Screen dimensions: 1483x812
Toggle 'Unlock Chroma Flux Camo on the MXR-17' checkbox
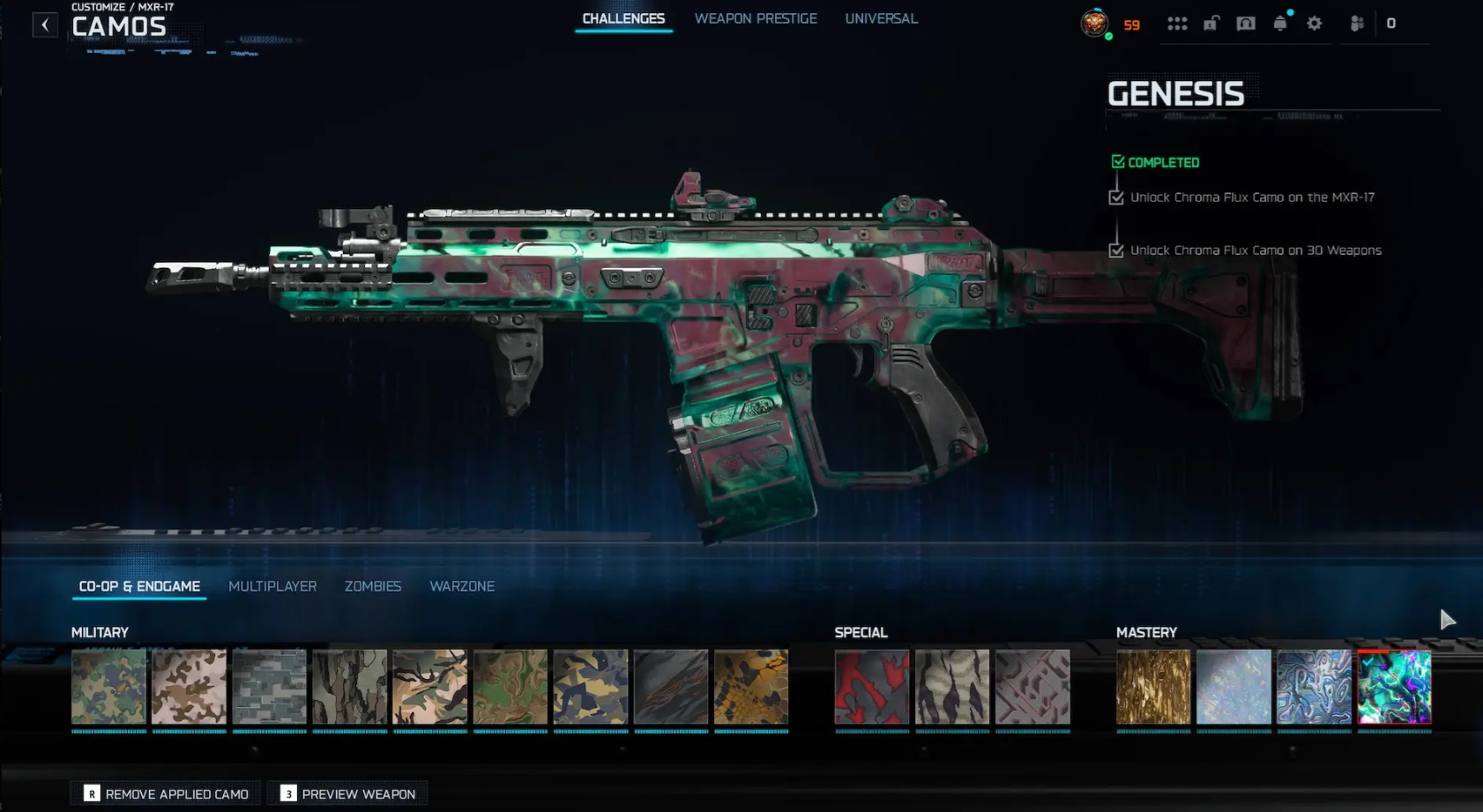(1114, 197)
